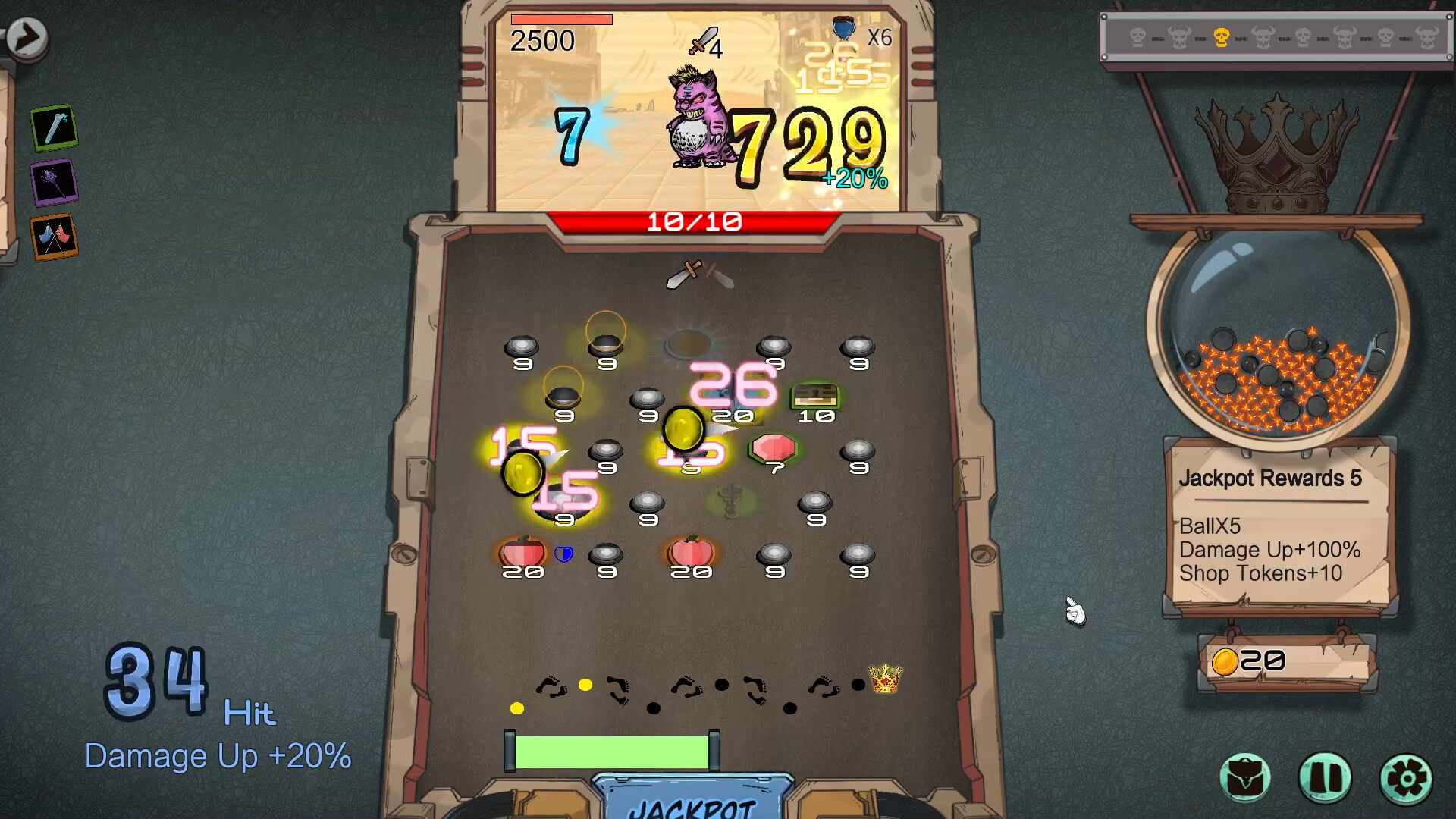Screen dimensions: 1456x819
Task: Select the crystal wand item in the sidebar
Action: tap(54, 127)
